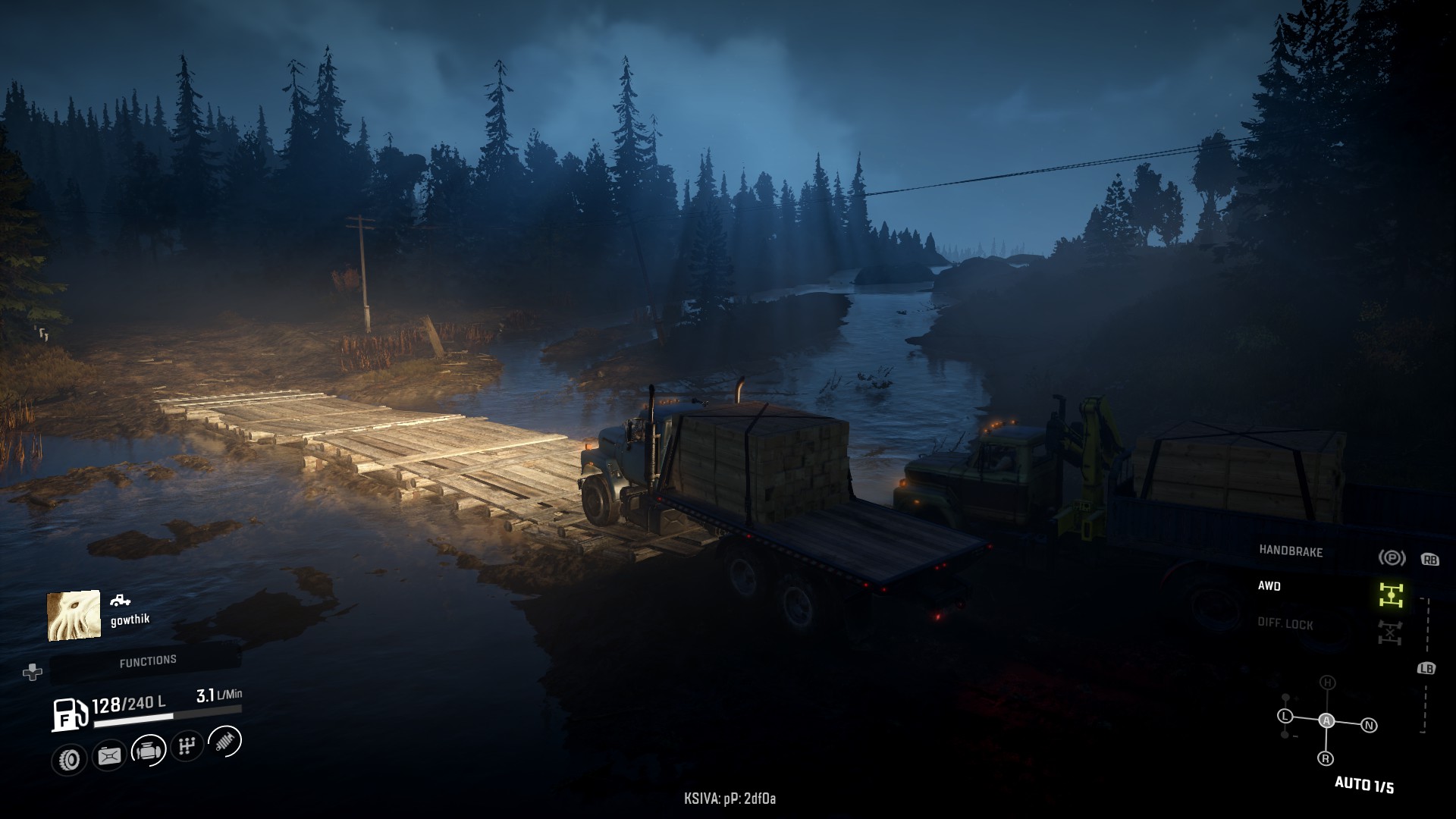This screenshot has width=1456, height=819.
Task: Check the engine status icon
Action: pyautogui.click(x=149, y=751)
